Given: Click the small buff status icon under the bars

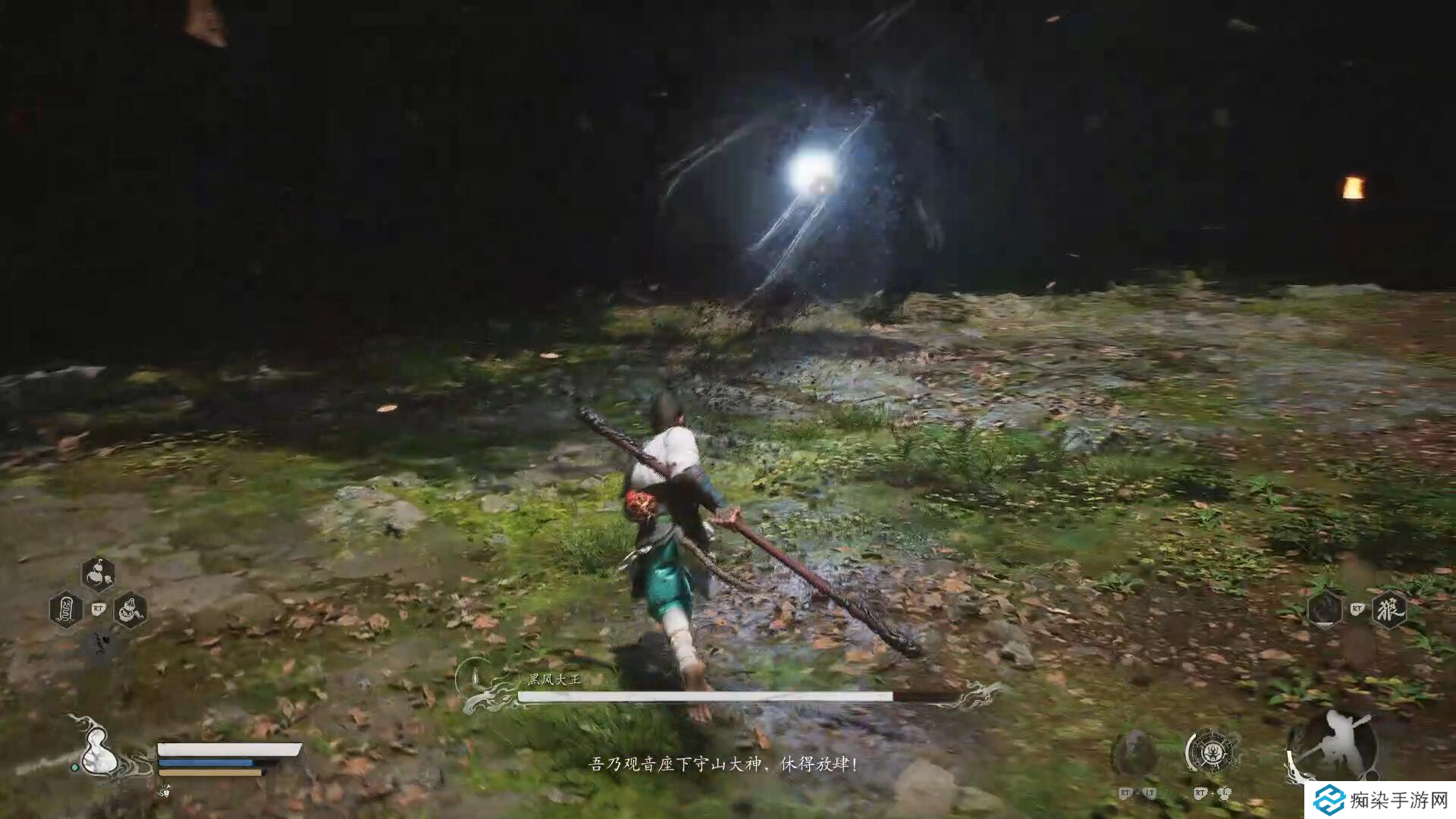Looking at the screenshot, I should tap(165, 791).
